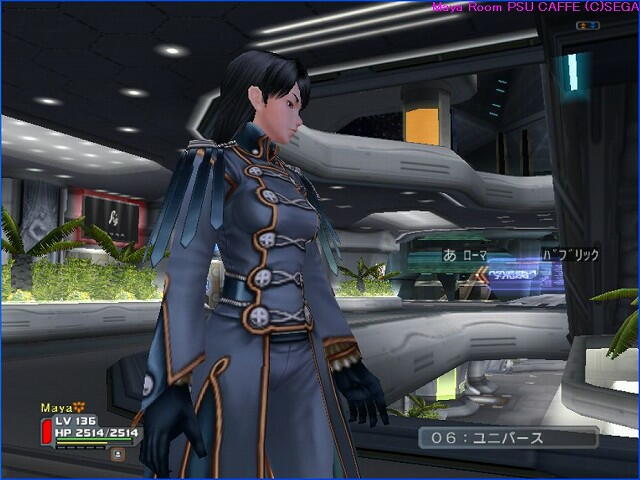Click the あ ローマ input mode indicator
The height and width of the screenshot is (480, 640).
[465, 255]
